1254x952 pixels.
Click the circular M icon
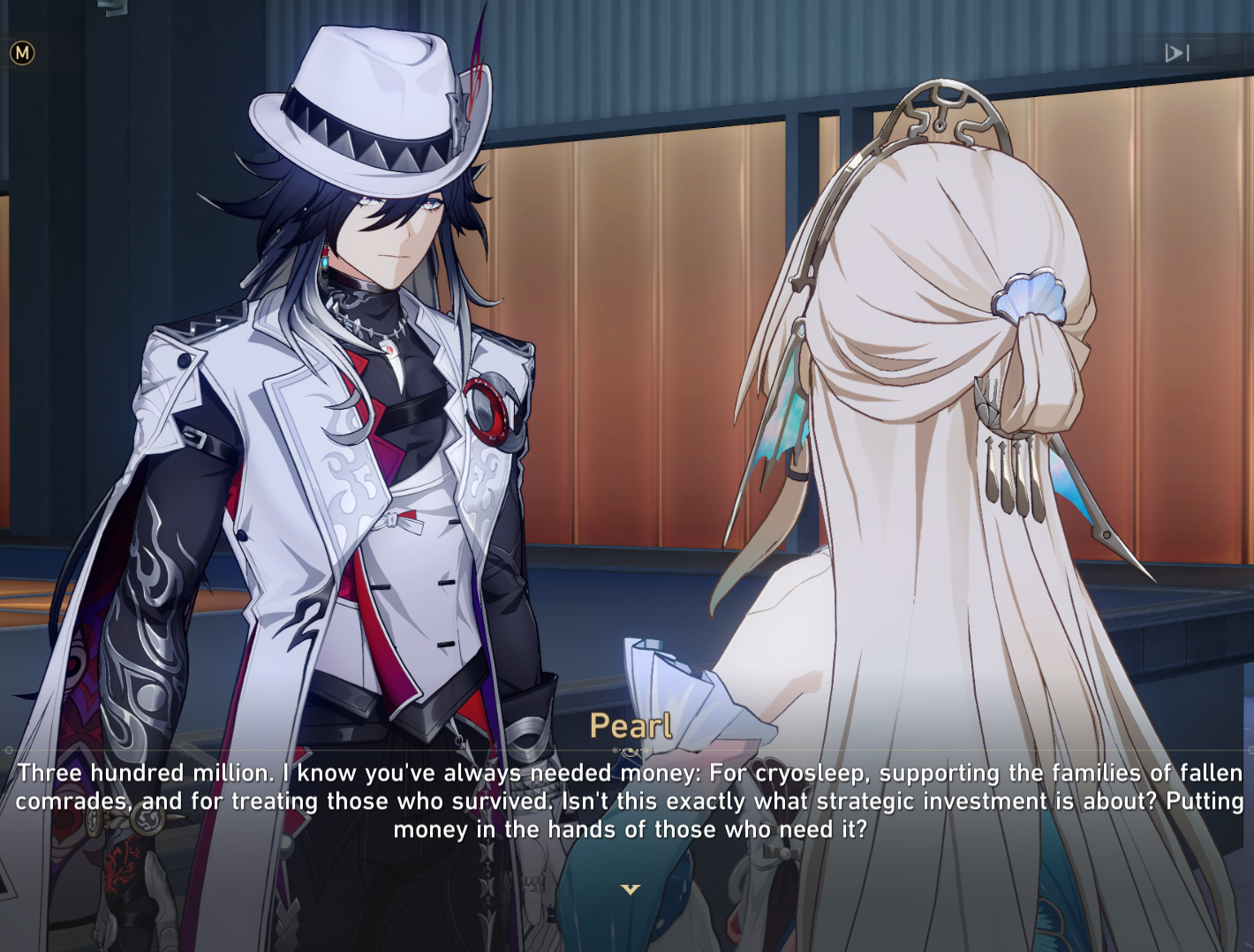pyautogui.click(x=22, y=53)
